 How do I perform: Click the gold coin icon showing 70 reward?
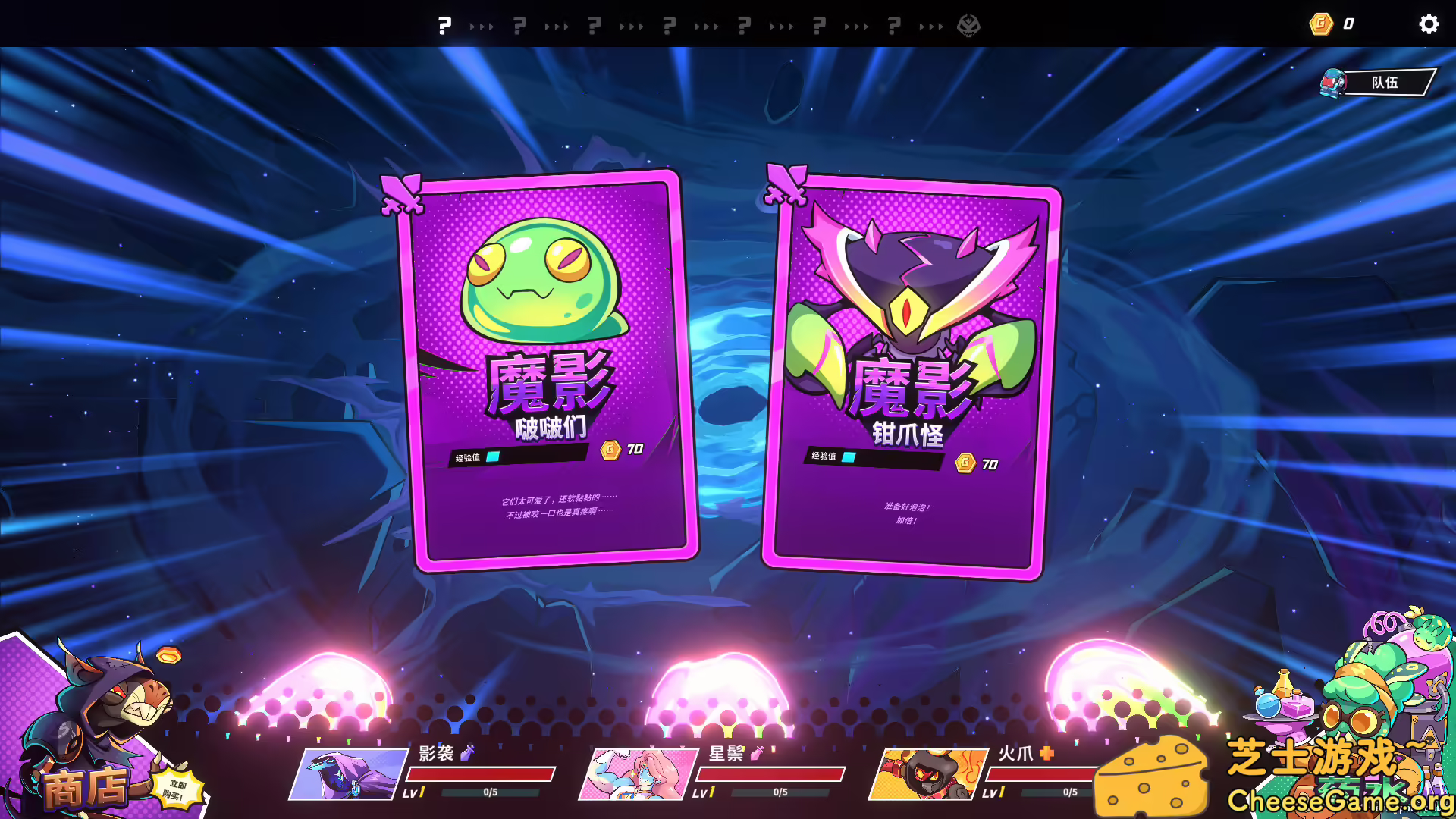[610, 448]
